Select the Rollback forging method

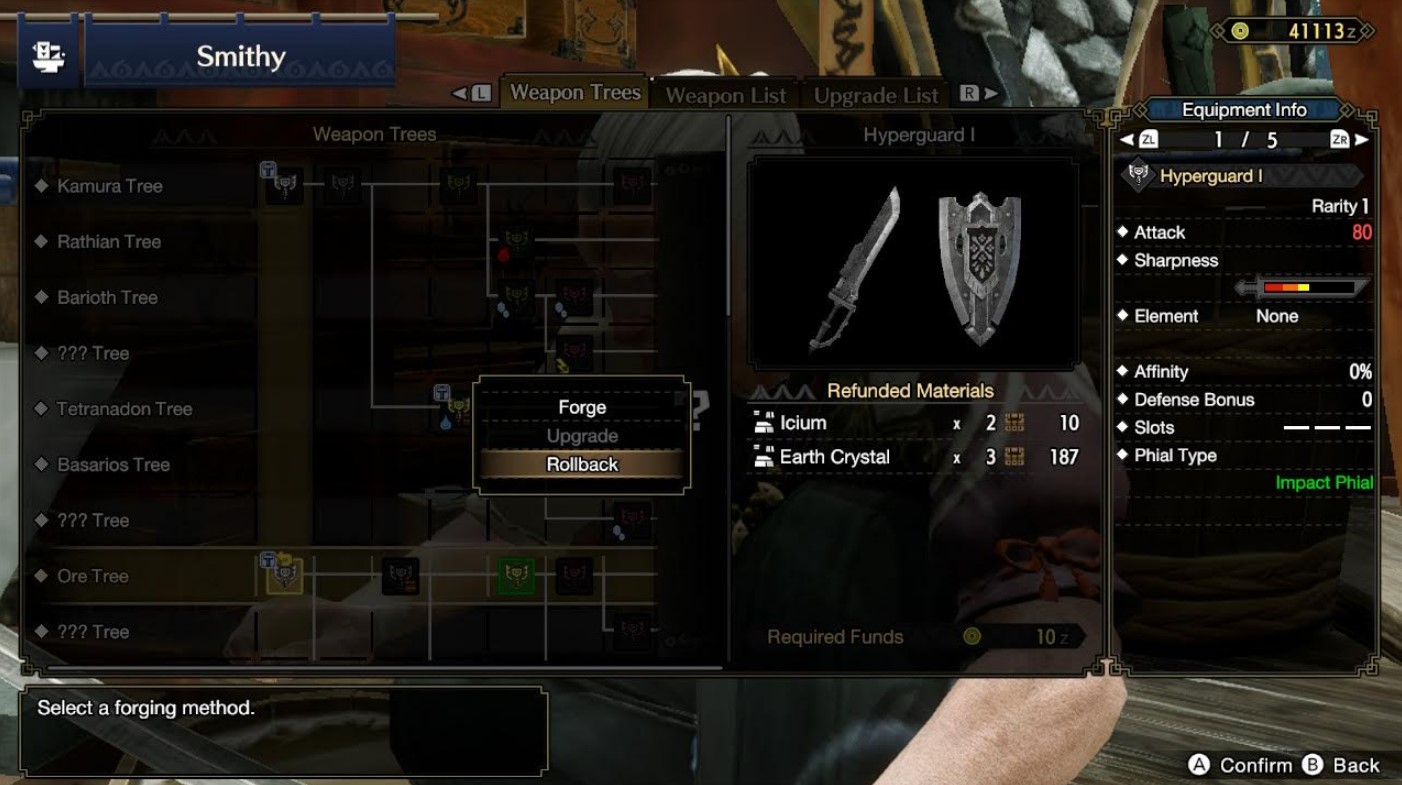pos(581,464)
